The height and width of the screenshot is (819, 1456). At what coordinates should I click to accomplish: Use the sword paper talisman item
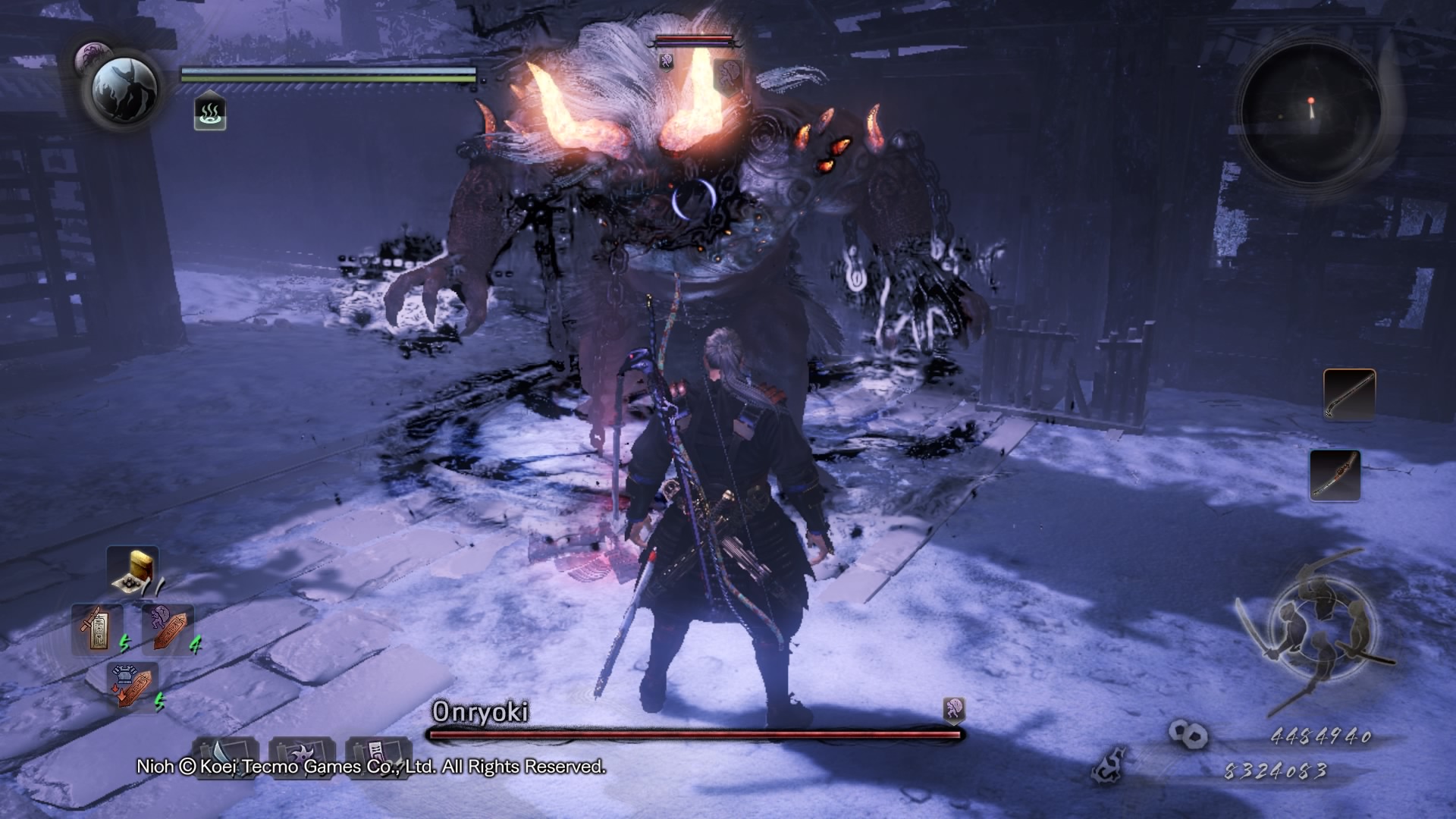pos(97,629)
